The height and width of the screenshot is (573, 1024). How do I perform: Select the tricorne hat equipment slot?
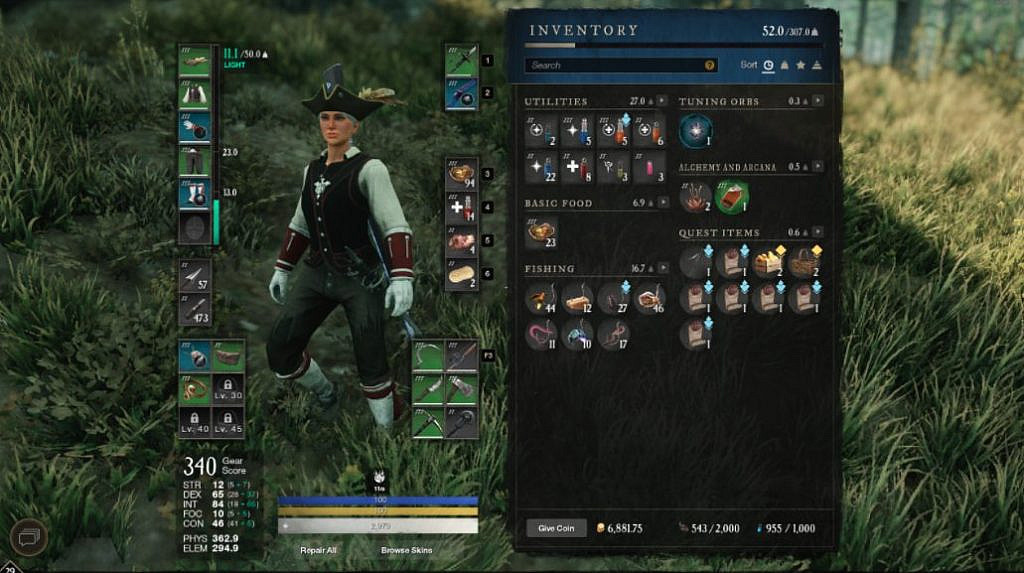[194, 61]
